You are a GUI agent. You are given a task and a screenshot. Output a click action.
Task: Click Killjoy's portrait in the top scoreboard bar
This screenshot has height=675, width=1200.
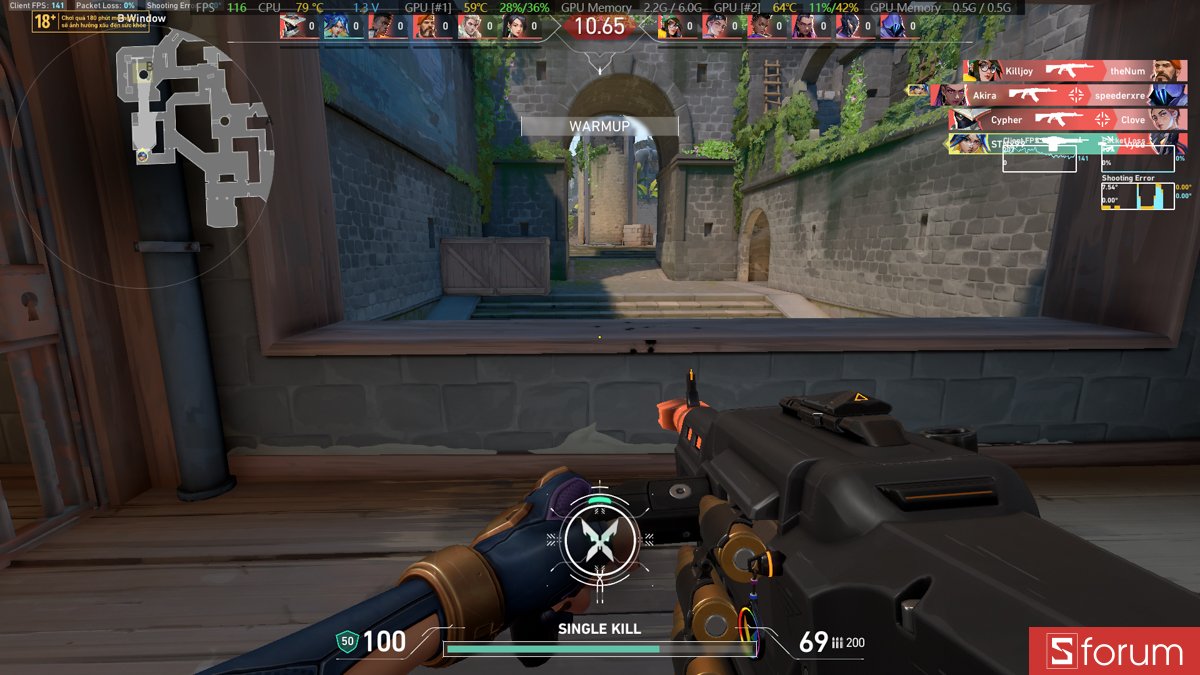coord(673,27)
